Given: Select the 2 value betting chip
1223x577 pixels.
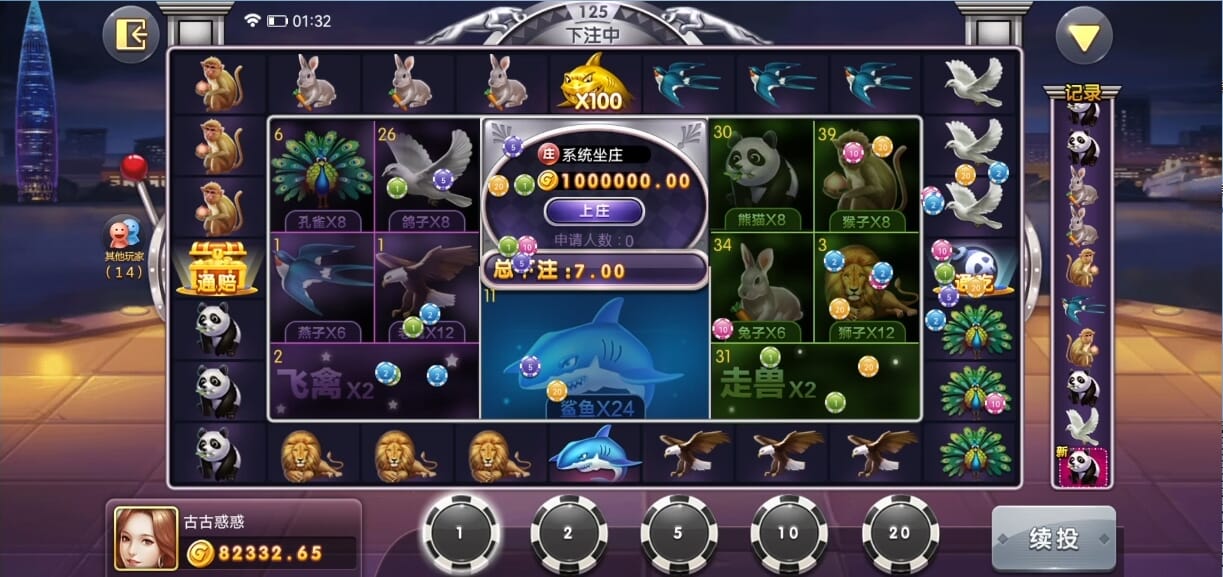Looking at the screenshot, I should [568, 533].
